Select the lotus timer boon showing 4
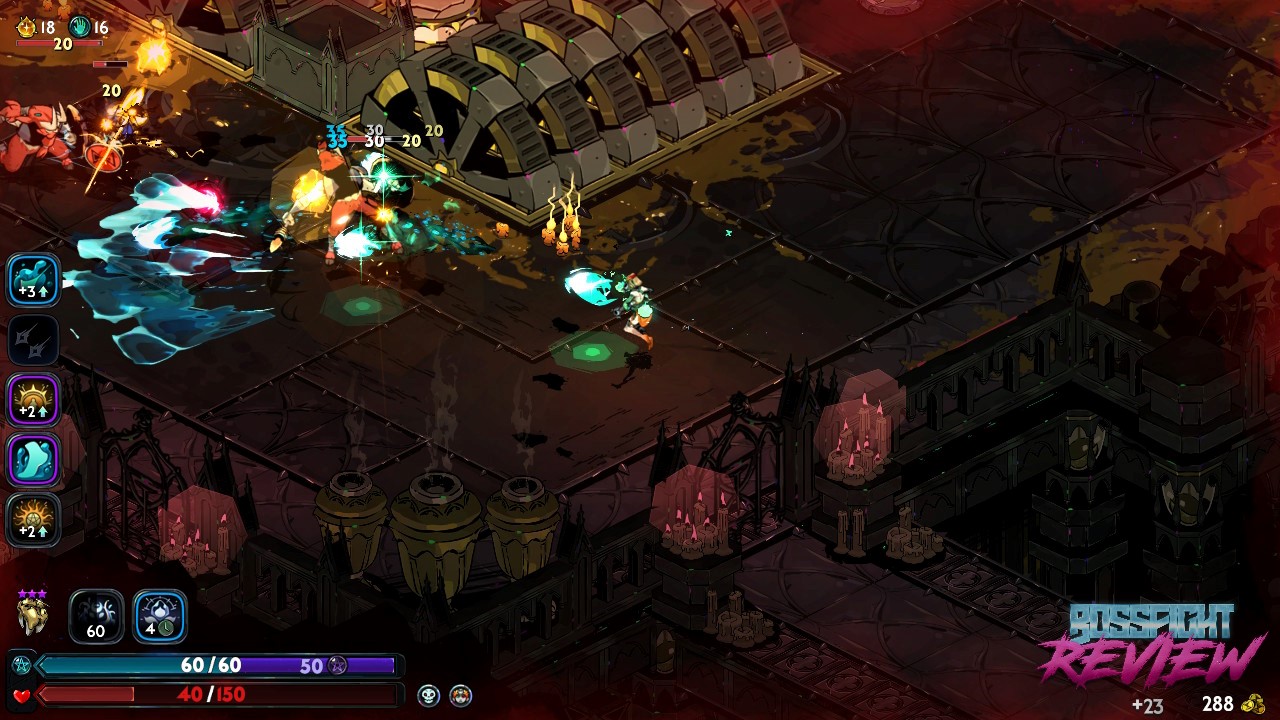This screenshot has height=720, width=1280. pos(160,616)
